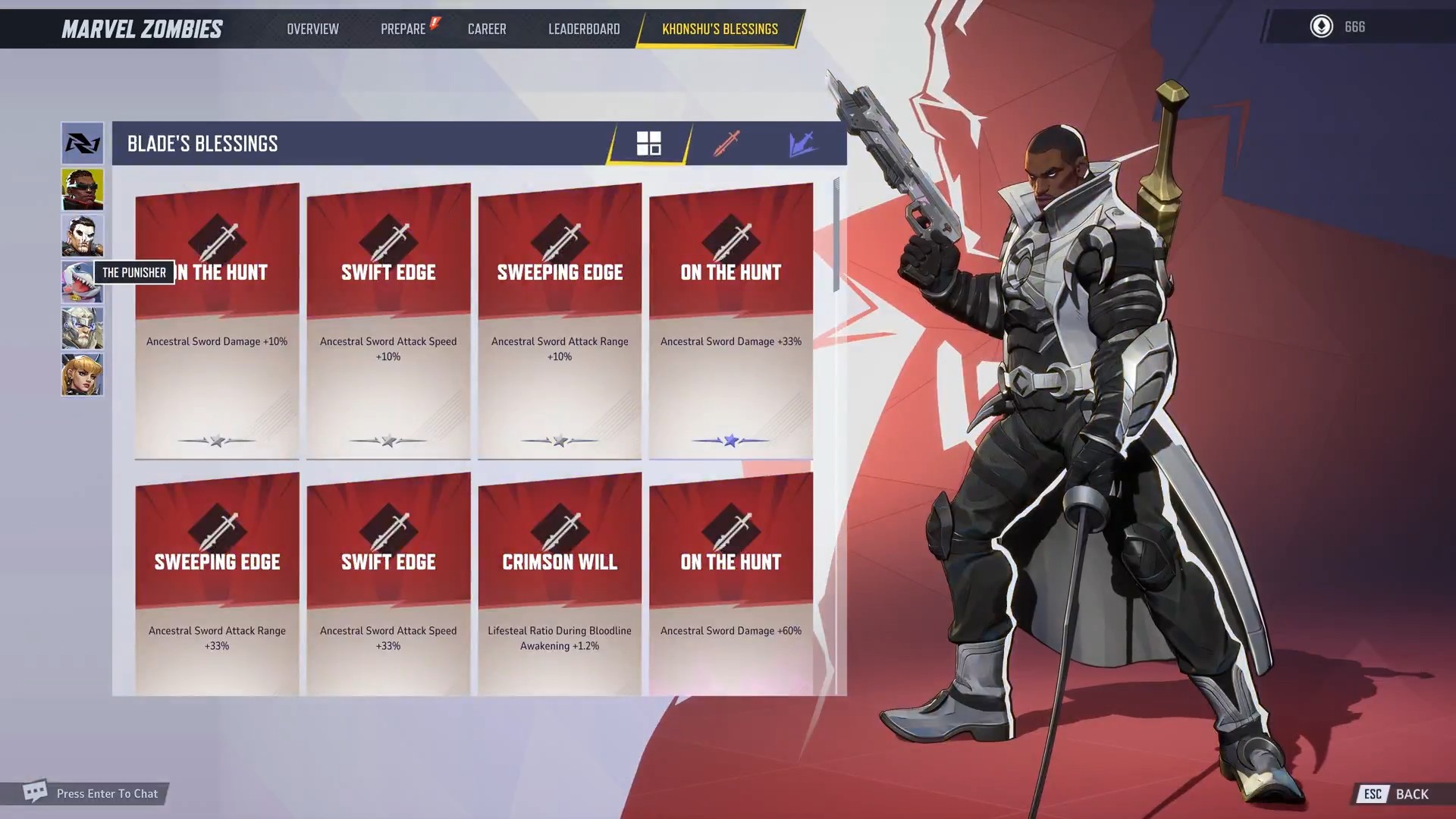Filter blessings by the red sword icon
Screen dimensions: 1456x819
pos(726,143)
